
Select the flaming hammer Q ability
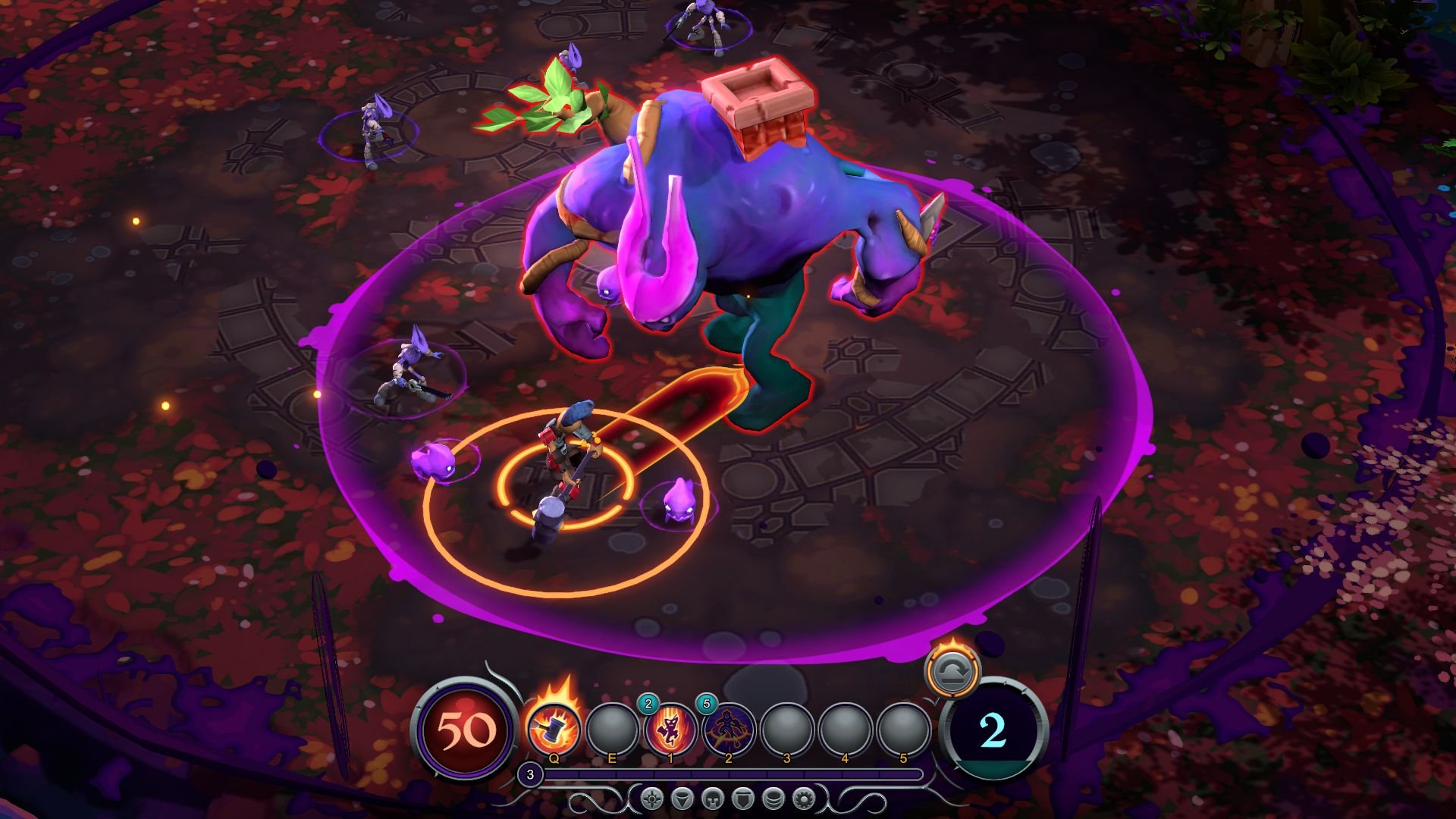[x=554, y=730]
